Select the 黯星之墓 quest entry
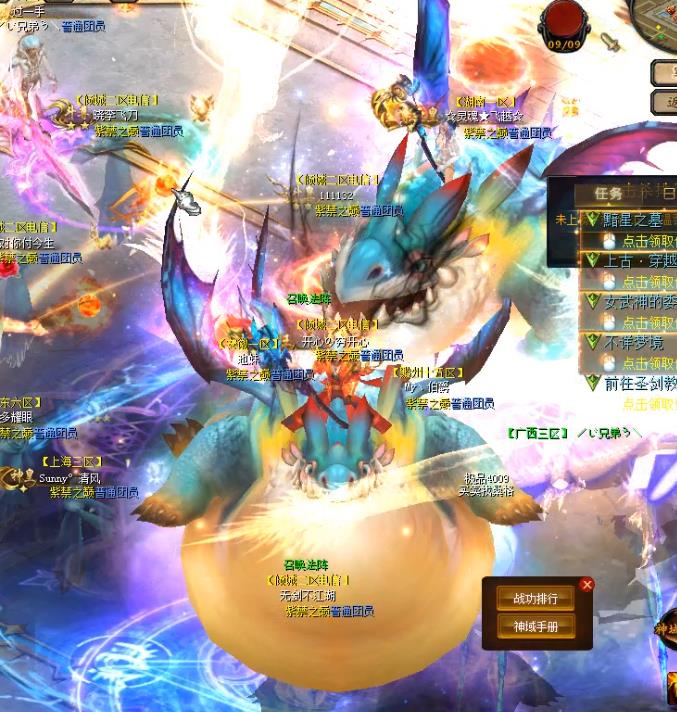 pyautogui.click(x=640, y=220)
